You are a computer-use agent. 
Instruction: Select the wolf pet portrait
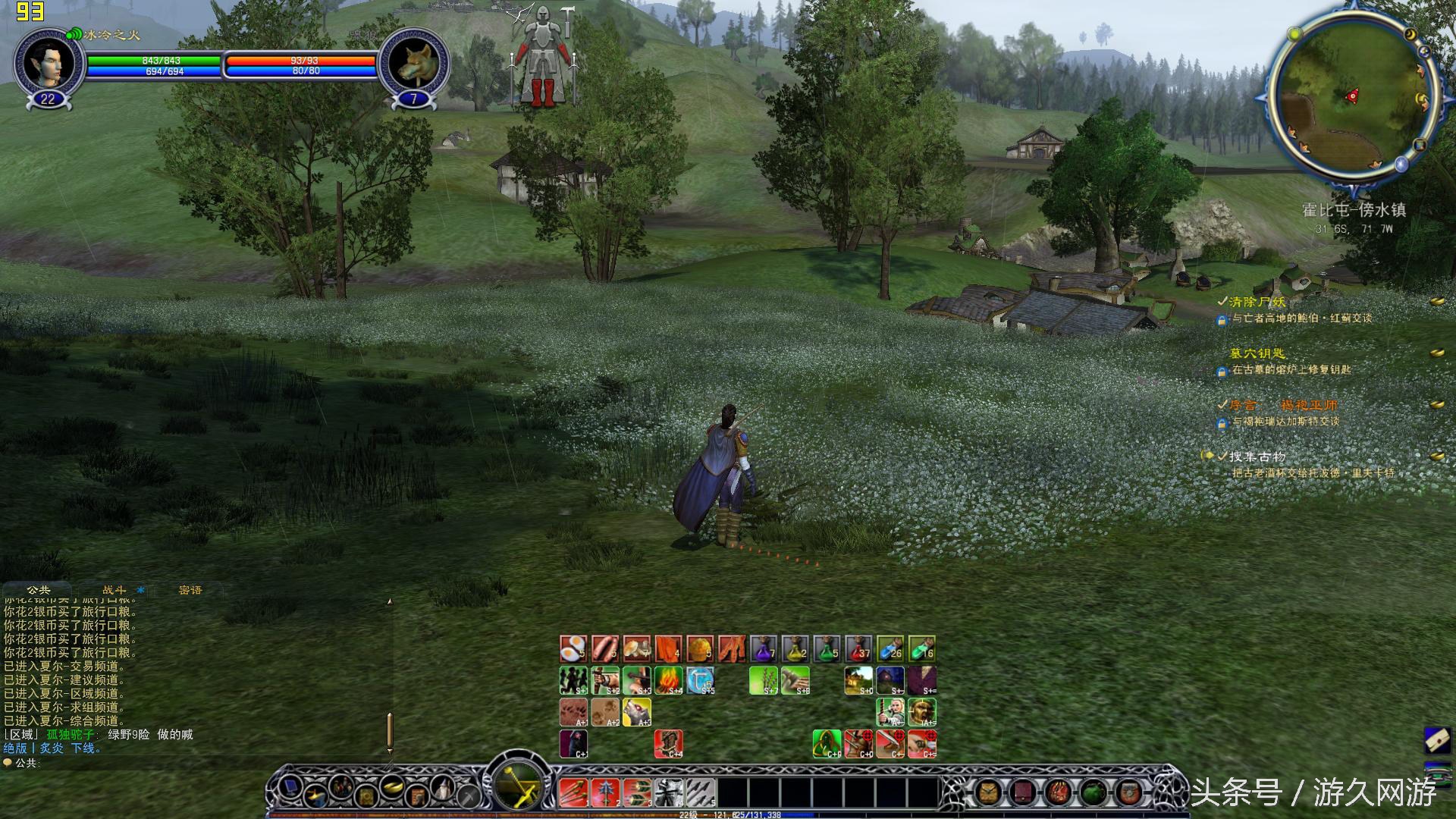414,64
